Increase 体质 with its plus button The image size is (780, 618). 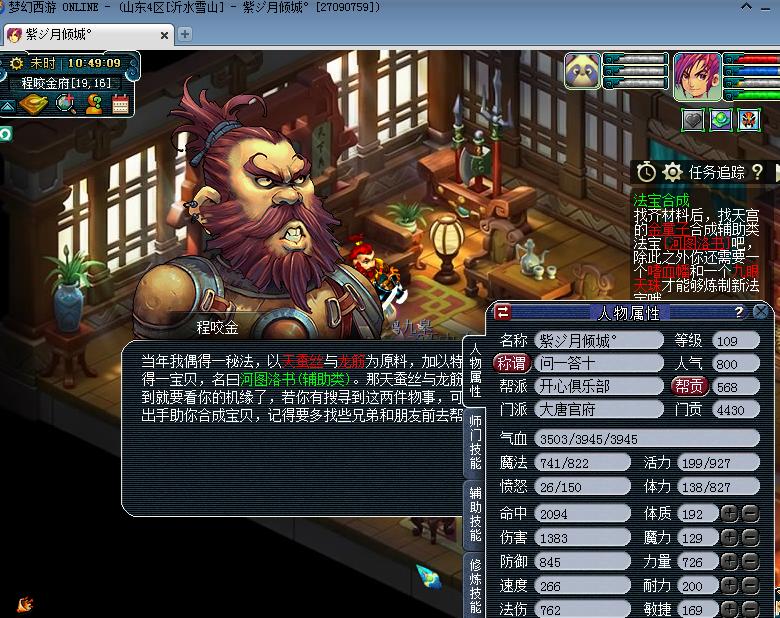[x=729, y=513]
